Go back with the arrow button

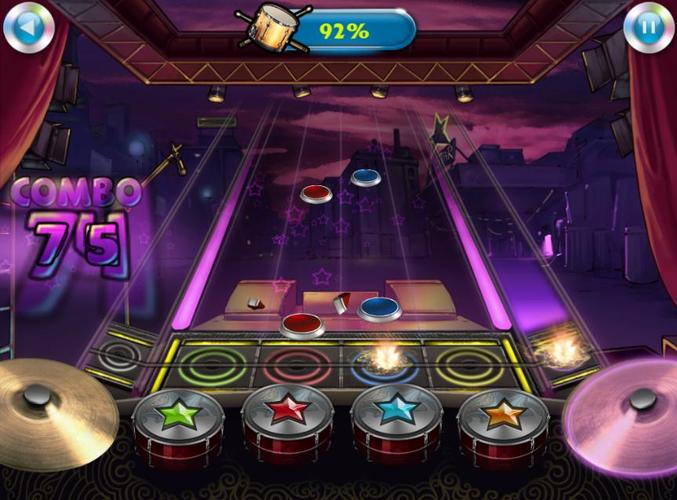pos(28,28)
